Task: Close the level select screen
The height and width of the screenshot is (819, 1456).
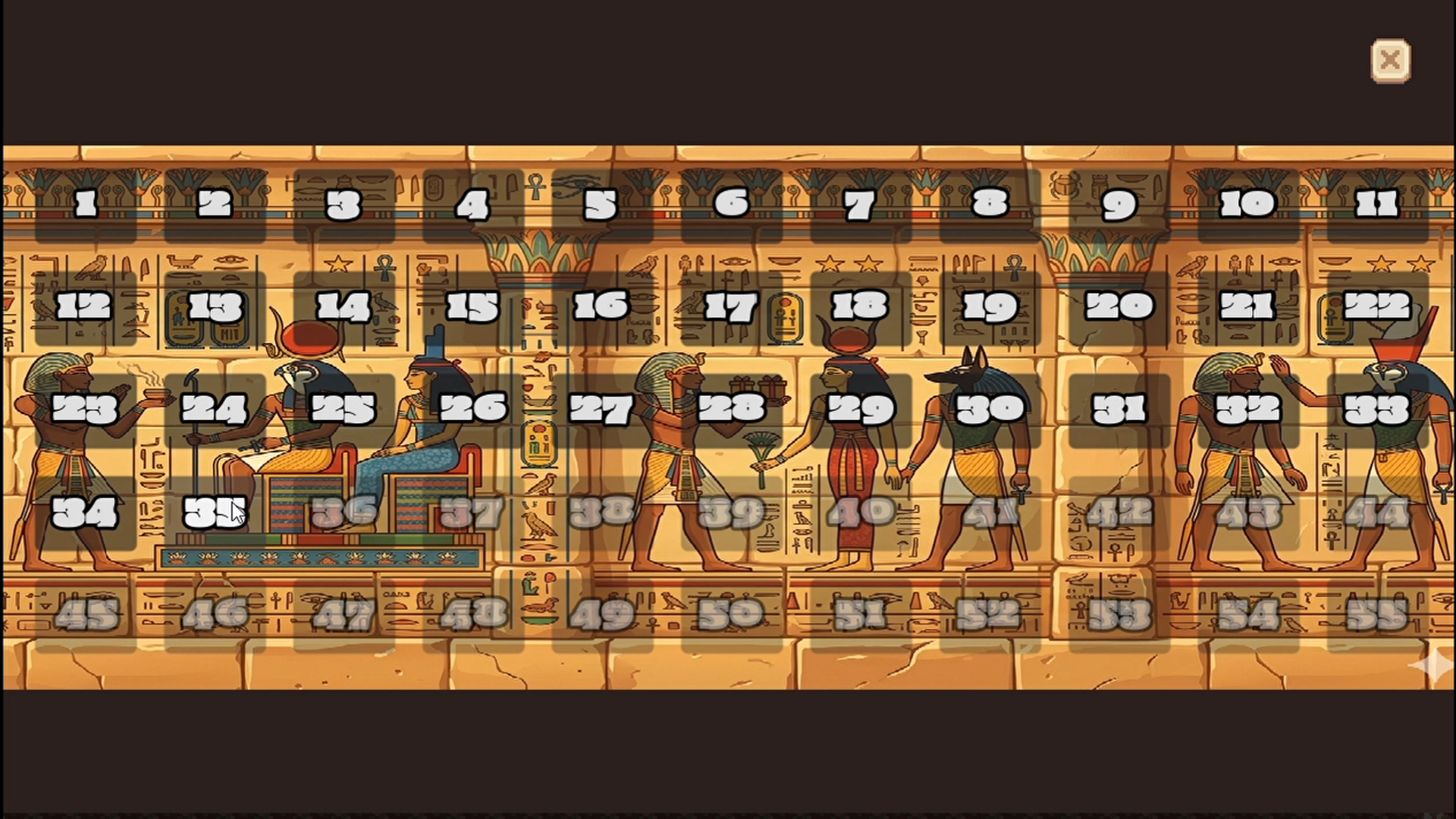Action: [x=1392, y=60]
